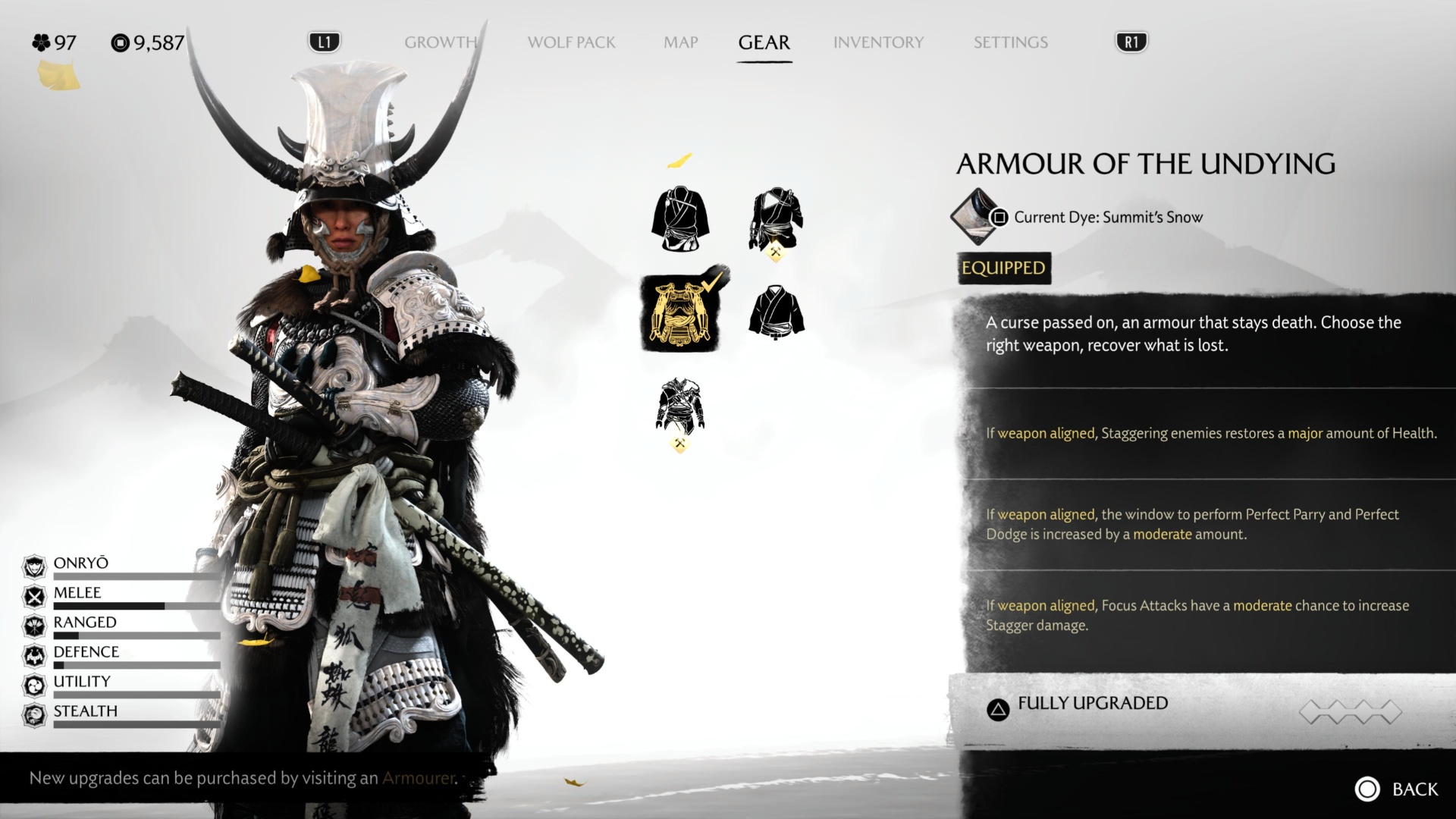
Task: Select the Gear tab
Action: point(764,42)
